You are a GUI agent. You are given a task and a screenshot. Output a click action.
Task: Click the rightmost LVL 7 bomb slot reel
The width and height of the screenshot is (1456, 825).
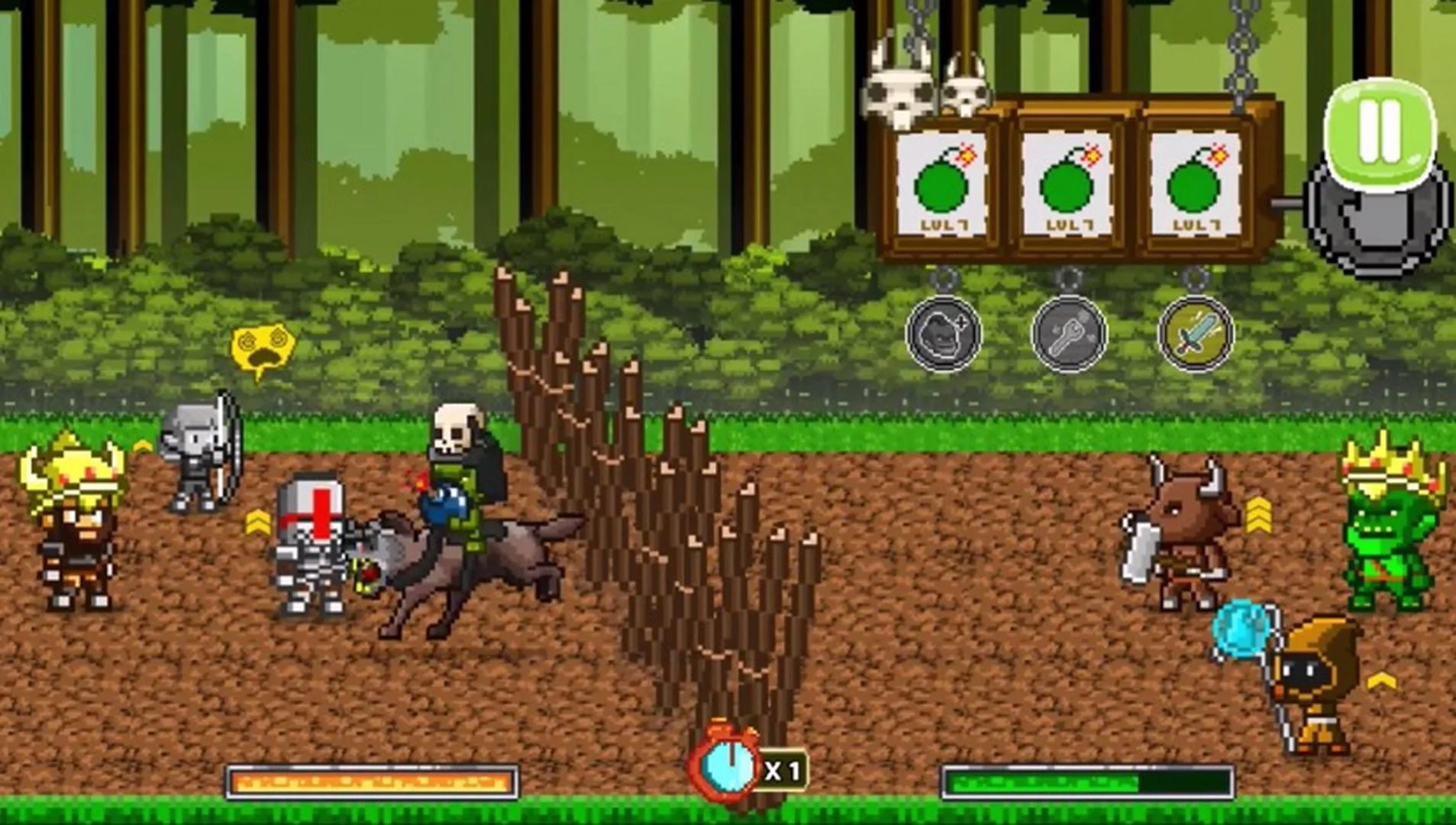[1195, 183]
